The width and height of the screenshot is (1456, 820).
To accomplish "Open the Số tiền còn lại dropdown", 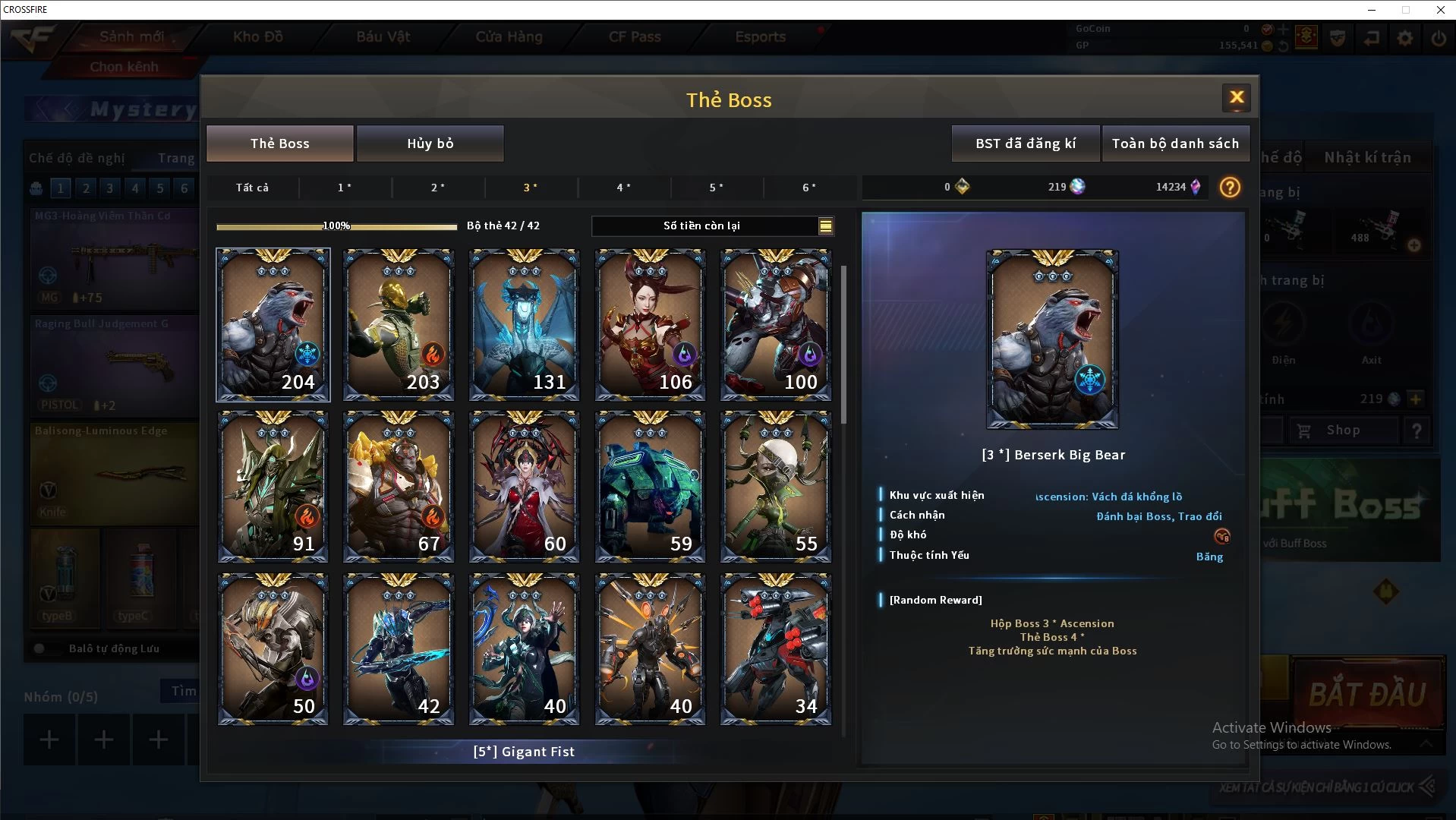I will [x=825, y=226].
